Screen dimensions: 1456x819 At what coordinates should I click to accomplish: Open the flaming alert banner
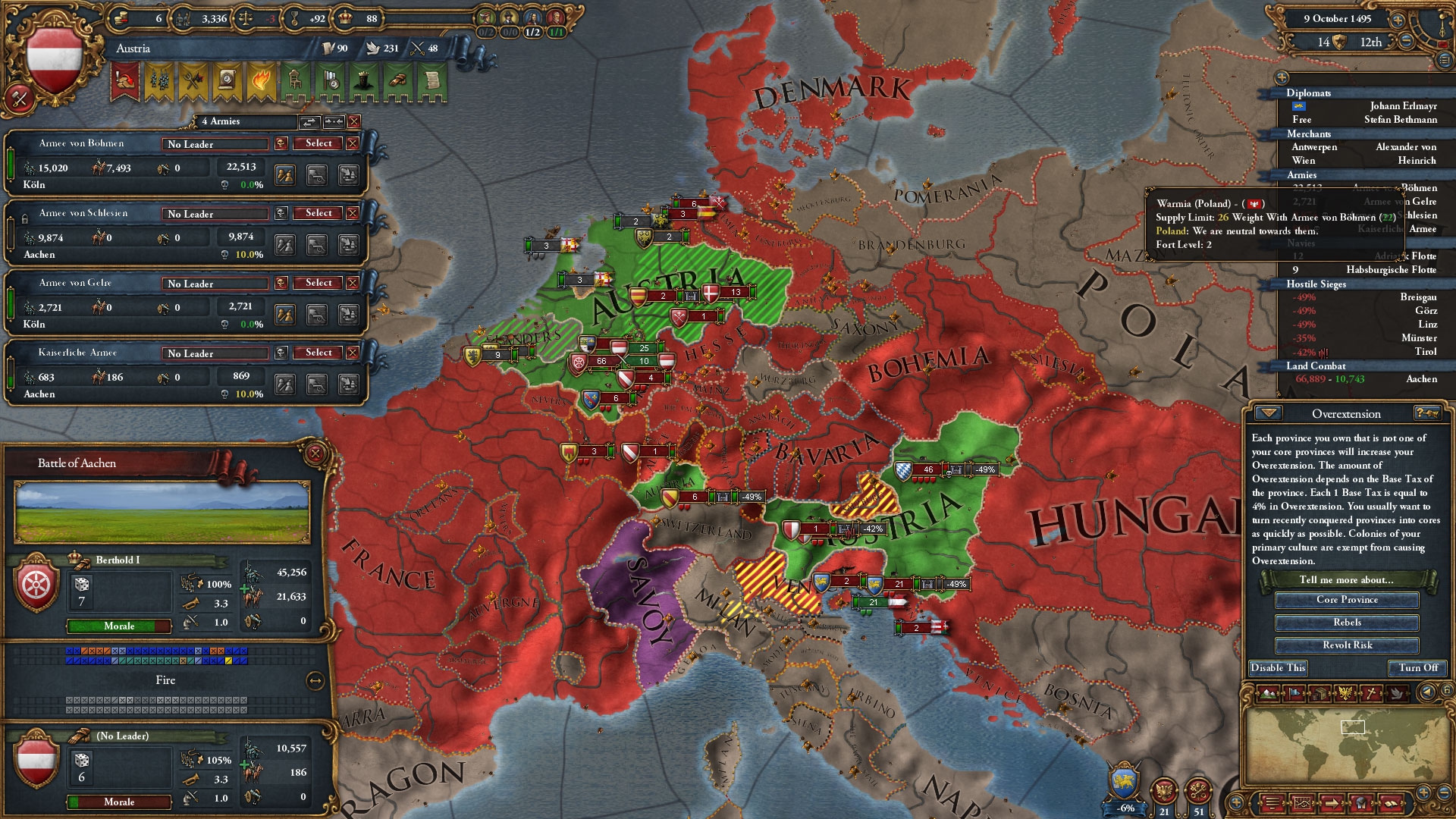tap(260, 81)
